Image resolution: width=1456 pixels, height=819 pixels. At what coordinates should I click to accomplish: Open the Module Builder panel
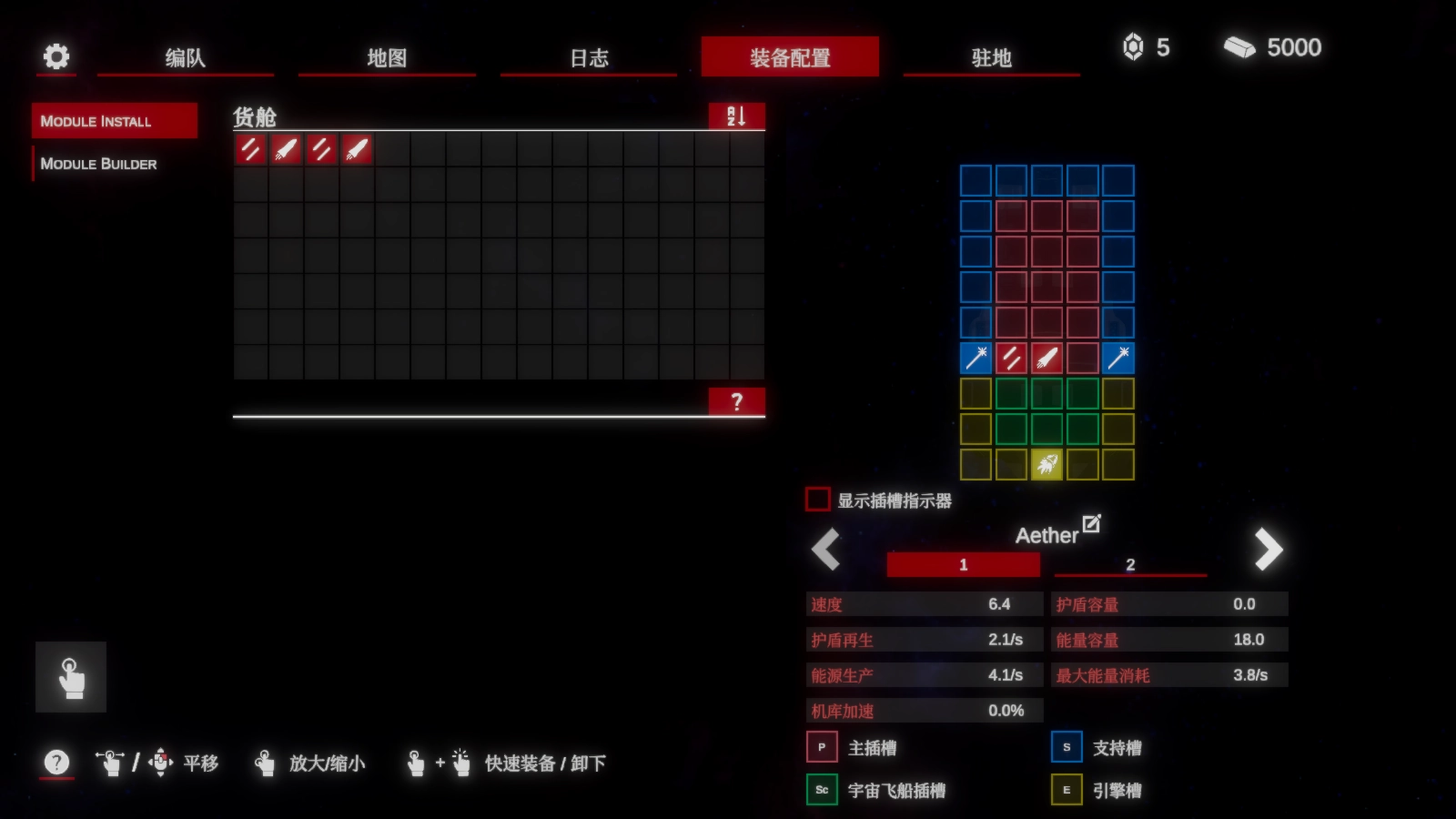click(x=100, y=164)
